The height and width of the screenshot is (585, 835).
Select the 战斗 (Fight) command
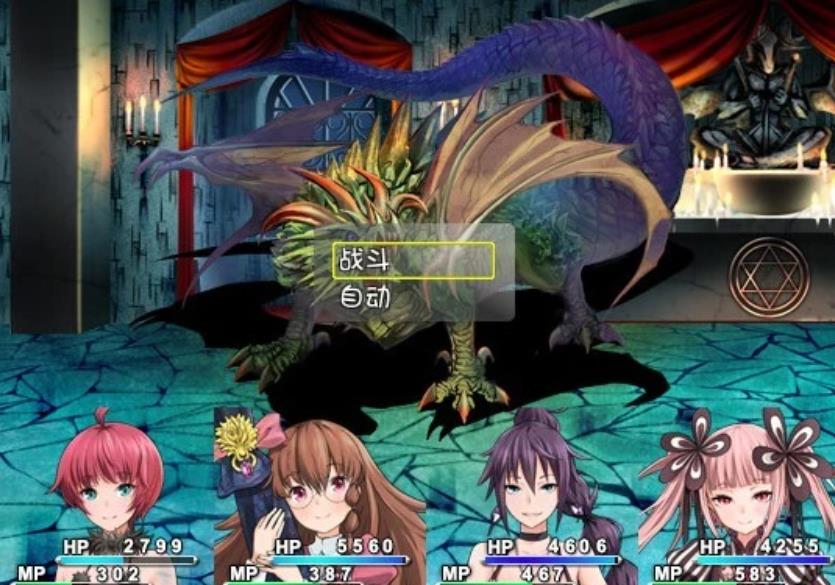[413, 261]
